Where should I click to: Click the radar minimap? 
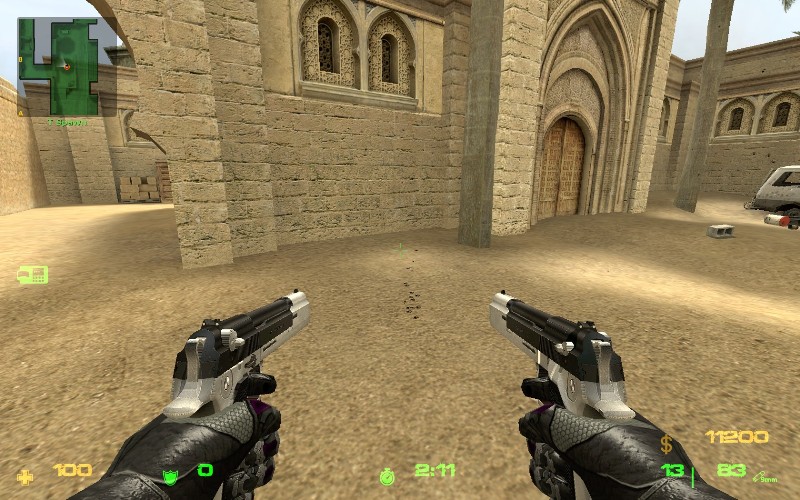coord(67,66)
